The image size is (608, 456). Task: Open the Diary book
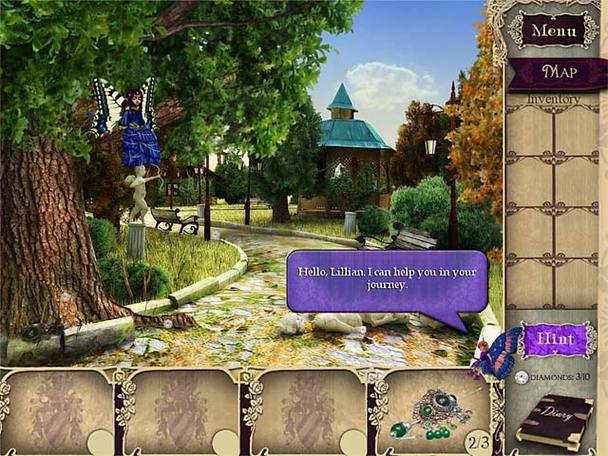point(552,421)
